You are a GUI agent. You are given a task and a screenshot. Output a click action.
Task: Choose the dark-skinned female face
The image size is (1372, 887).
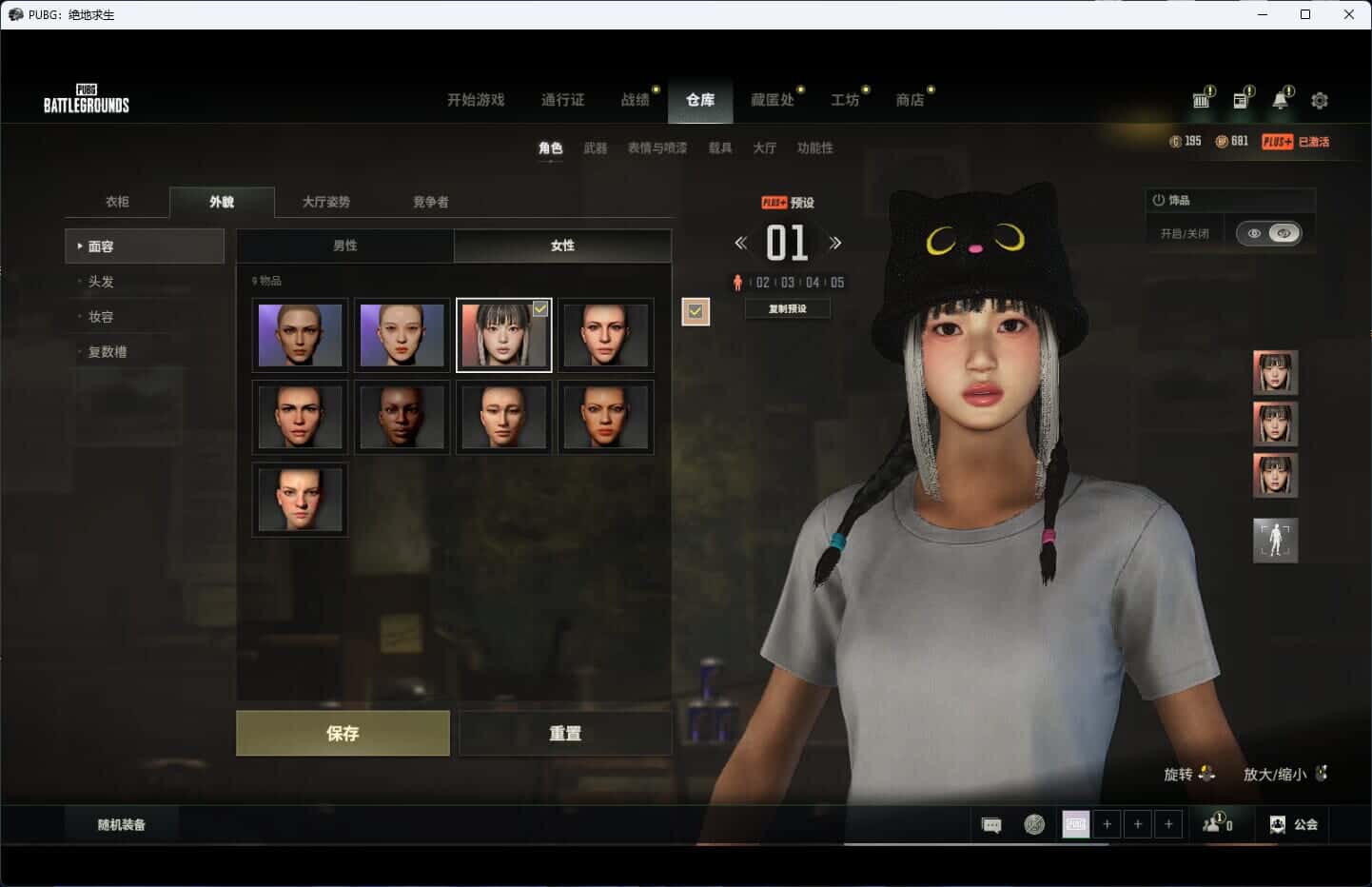coord(402,417)
